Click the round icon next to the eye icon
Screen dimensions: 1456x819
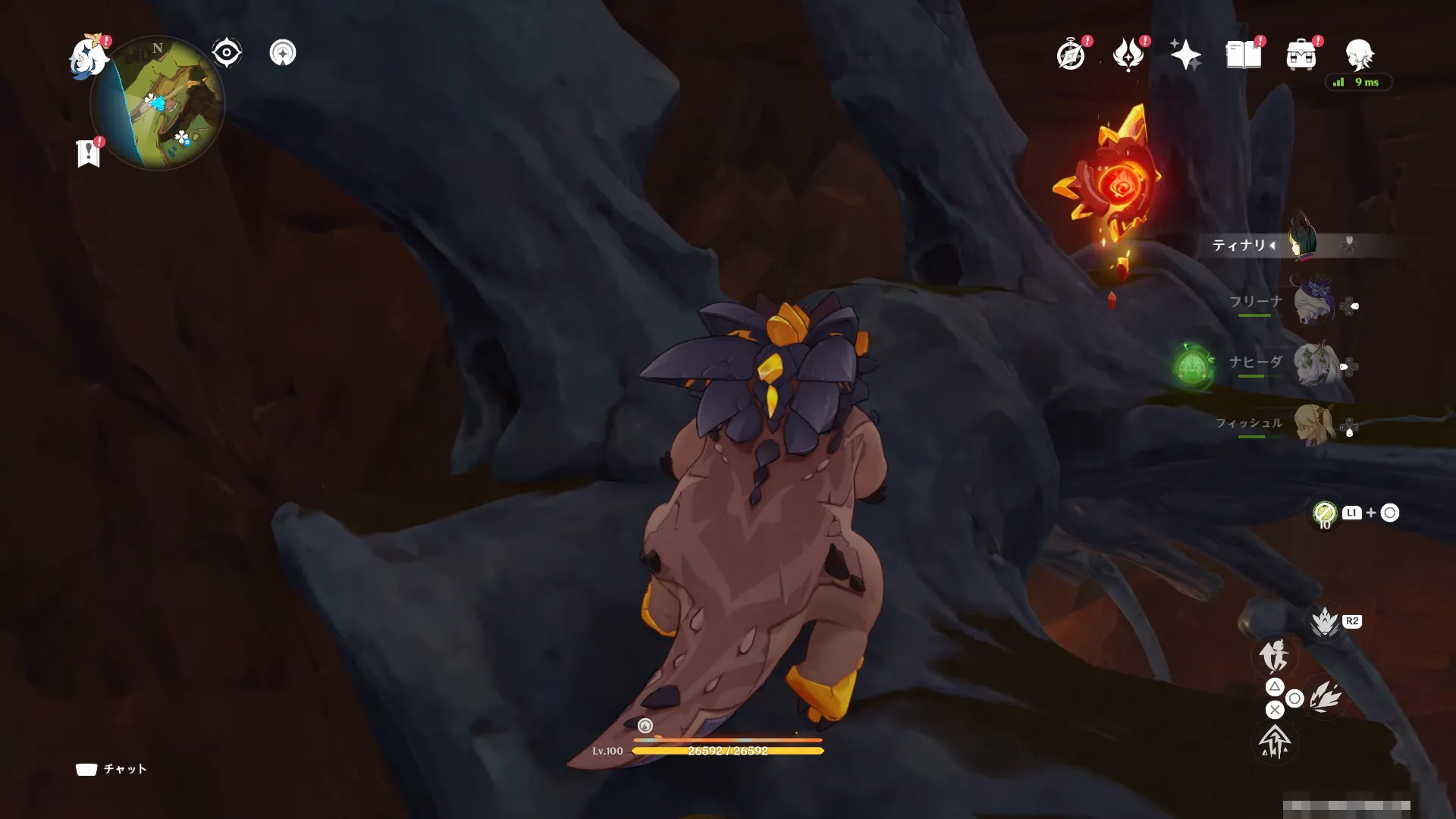pos(283,53)
